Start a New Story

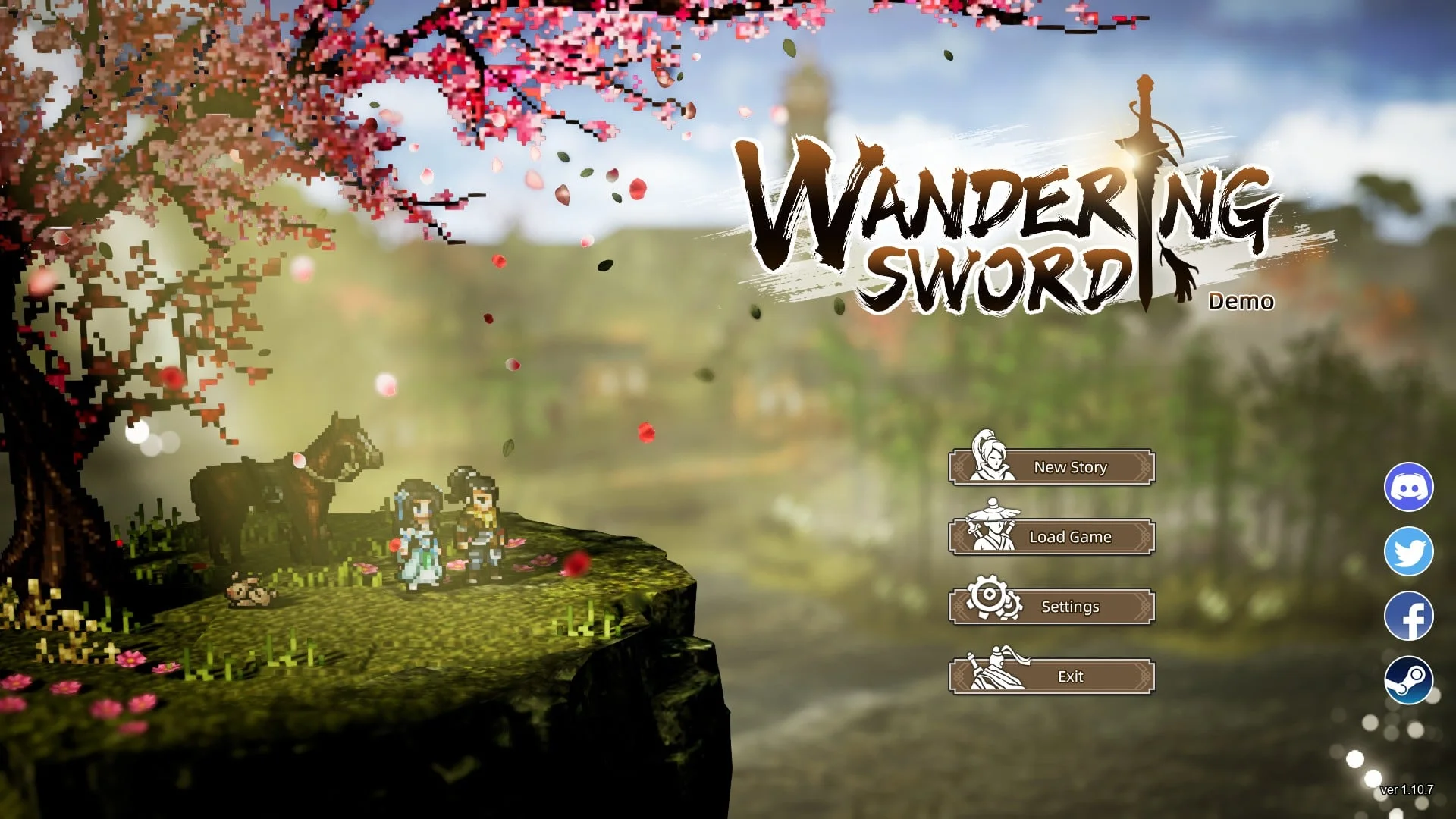pyautogui.click(x=1069, y=467)
